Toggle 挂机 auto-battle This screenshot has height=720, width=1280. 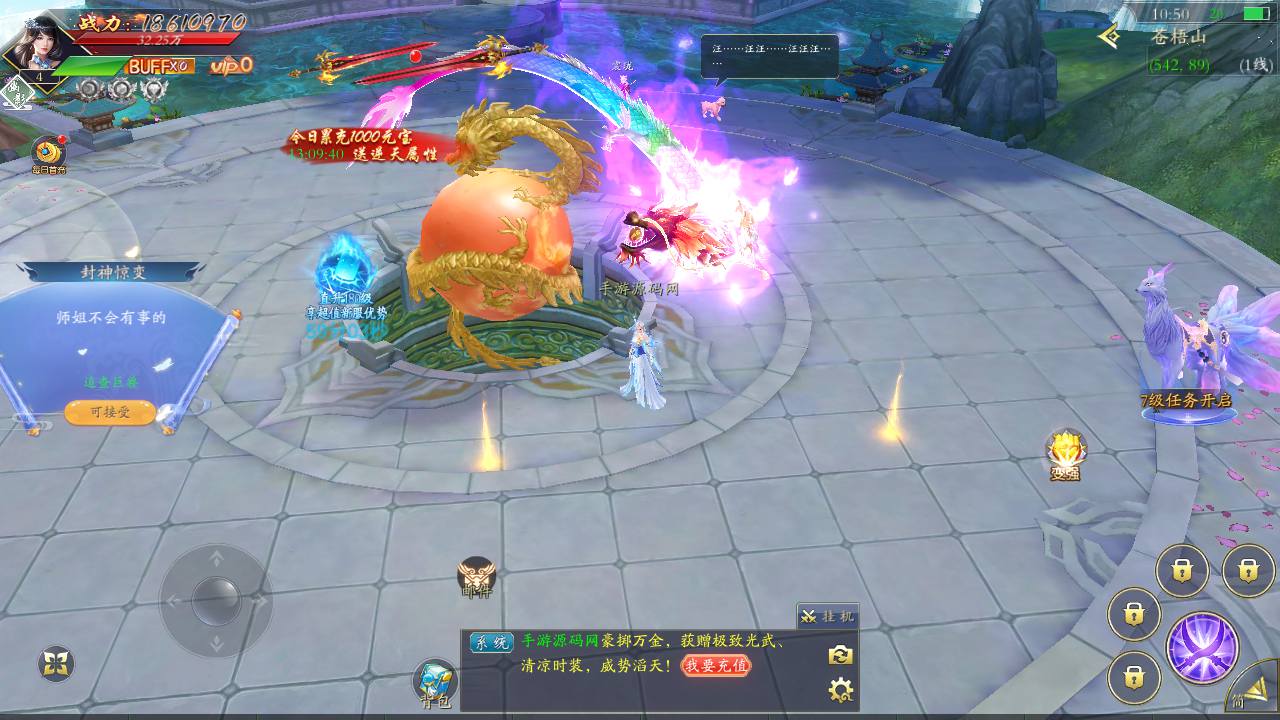[827, 616]
